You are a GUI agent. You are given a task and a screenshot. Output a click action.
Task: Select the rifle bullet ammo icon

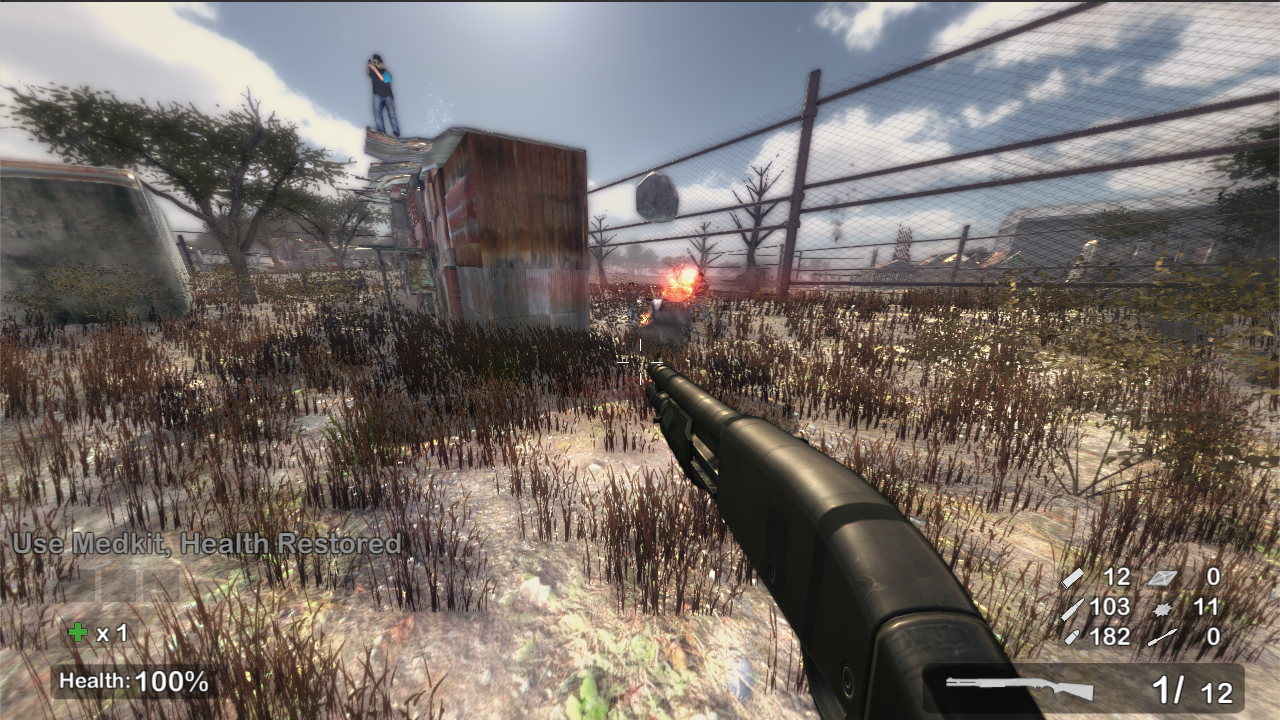point(1071,607)
